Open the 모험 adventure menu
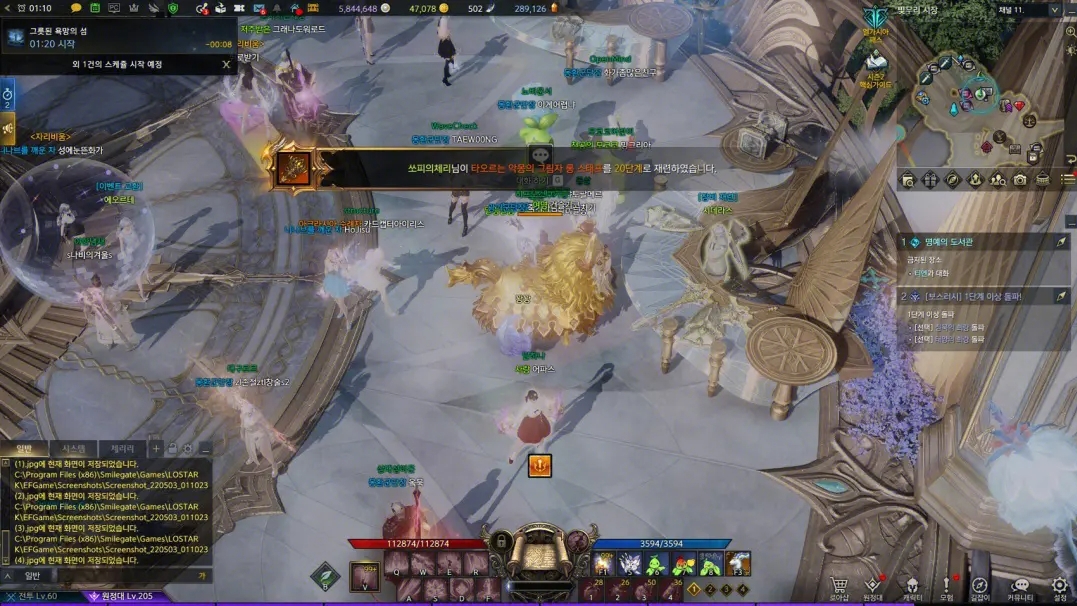 coord(946,587)
